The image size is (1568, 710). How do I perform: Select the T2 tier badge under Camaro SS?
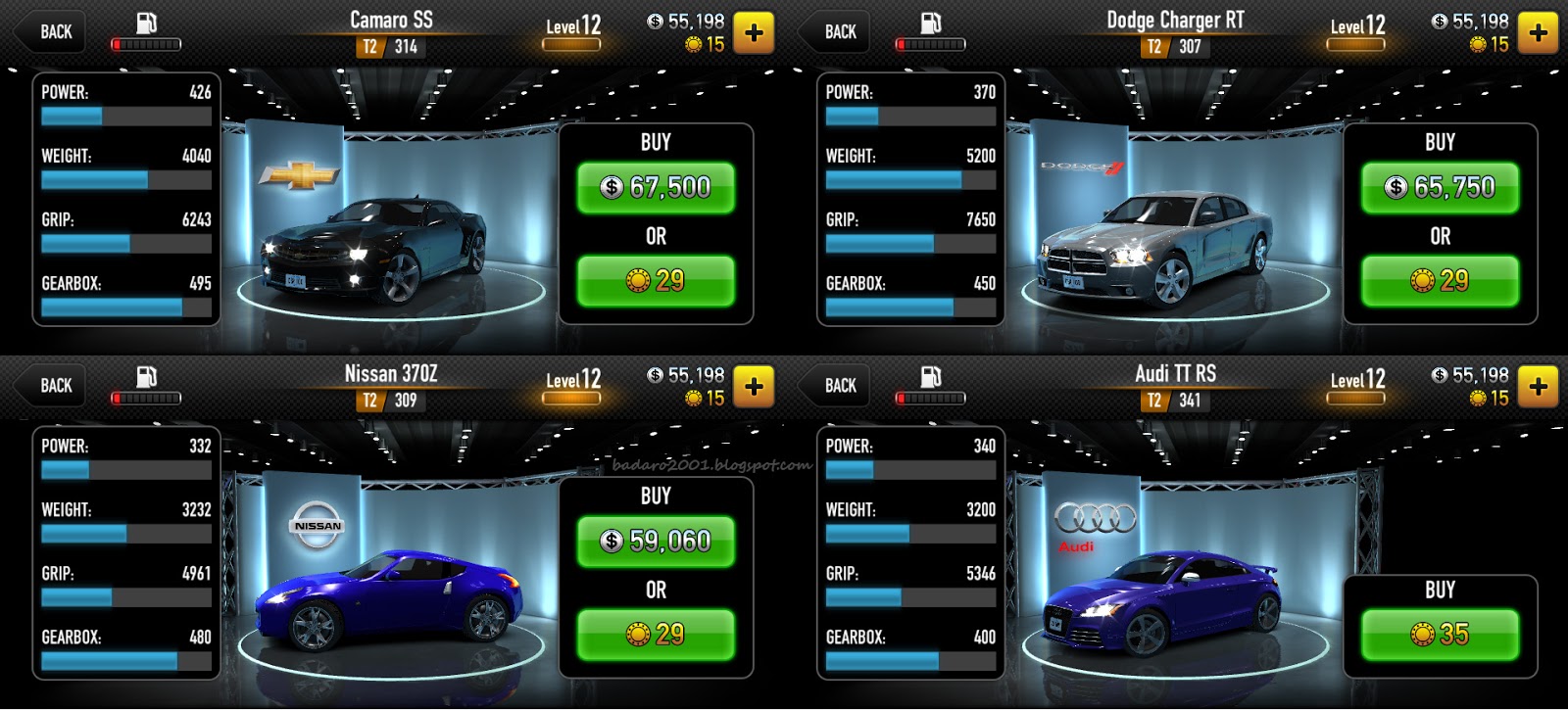point(370,45)
